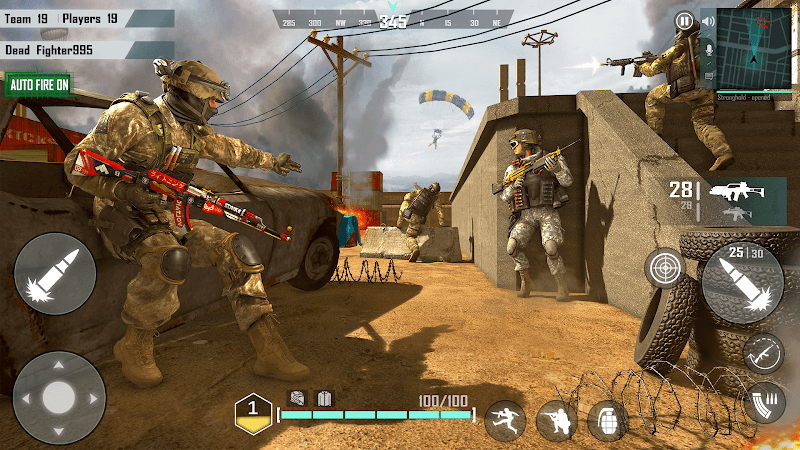The width and height of the screenshot is (800, 450).
Task: Select the vest armor icon above the health bar
Action: [323, 397]
